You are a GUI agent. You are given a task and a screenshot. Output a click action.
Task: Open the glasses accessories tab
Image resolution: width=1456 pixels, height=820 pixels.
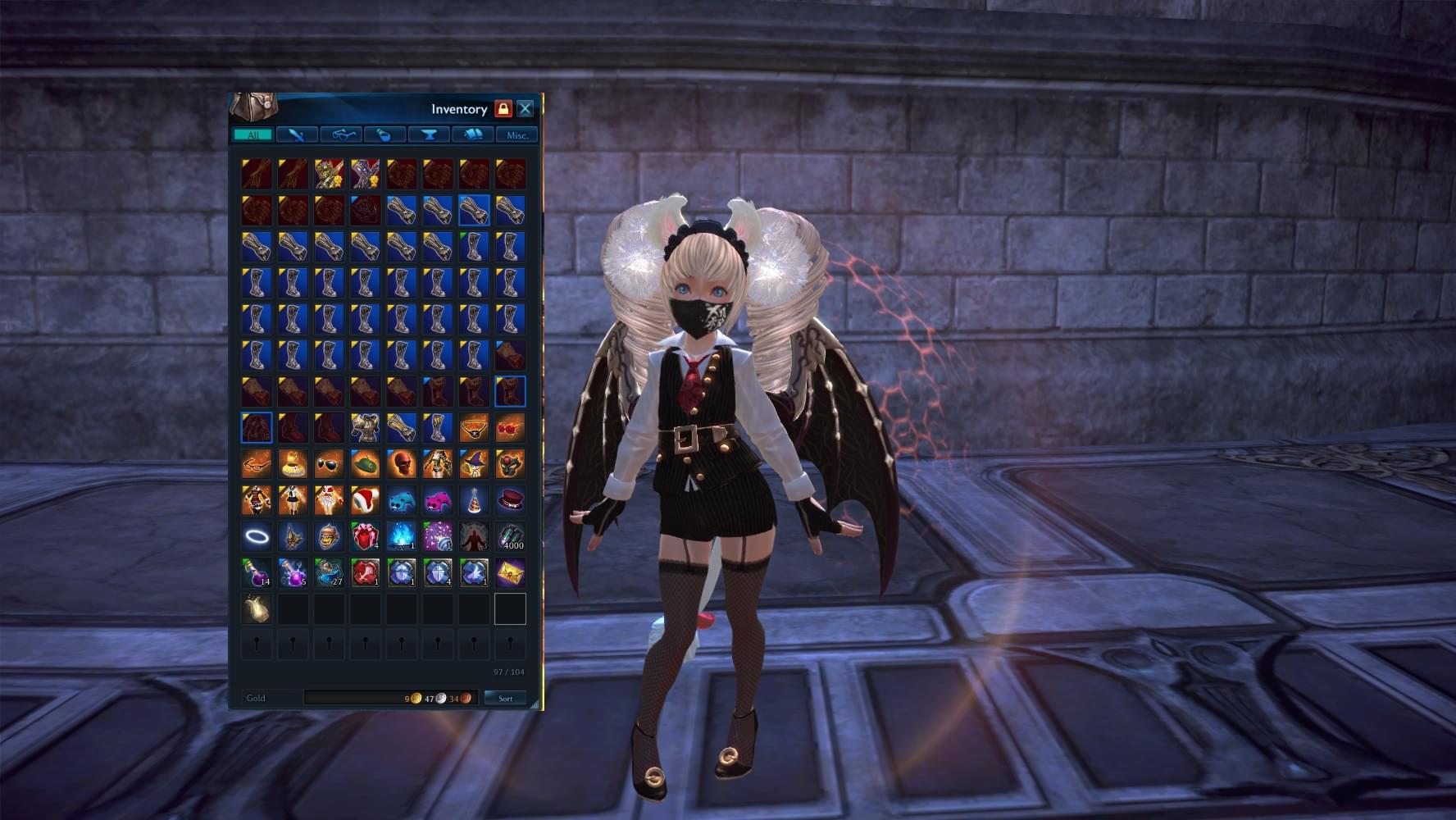coord(341,134)
